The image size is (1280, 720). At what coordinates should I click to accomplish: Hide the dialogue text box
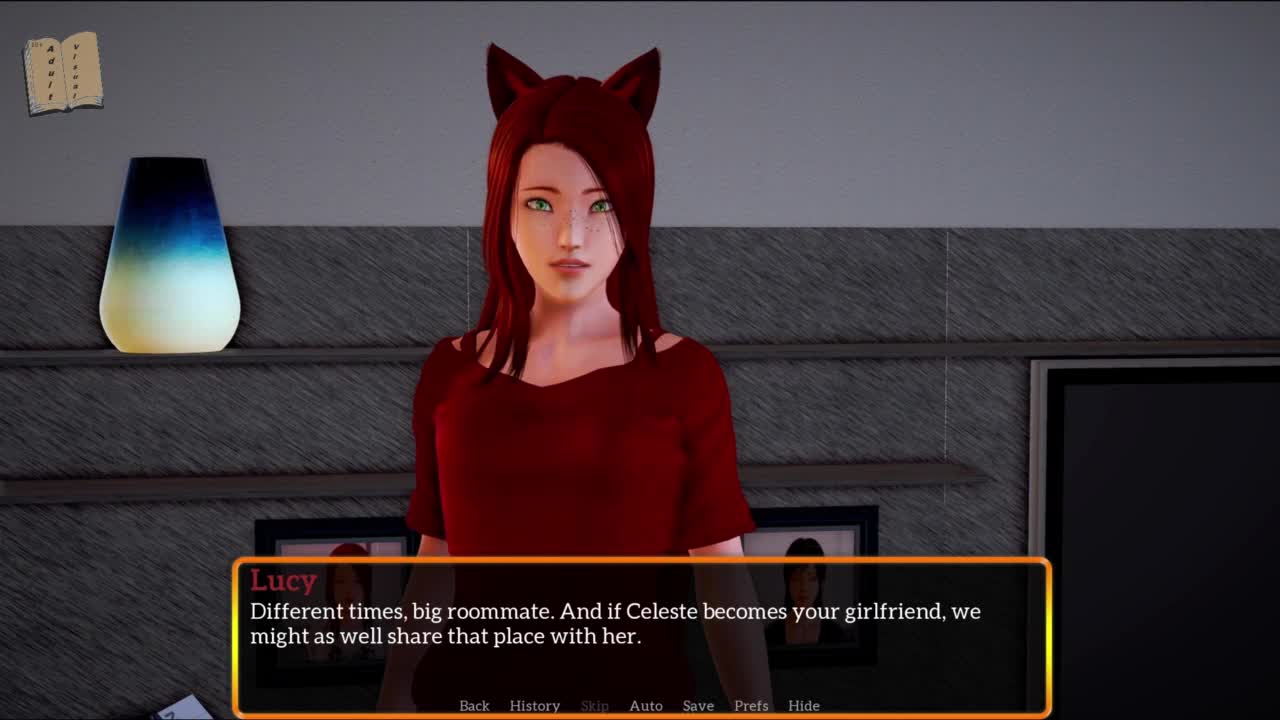click(x=804, y=705)
